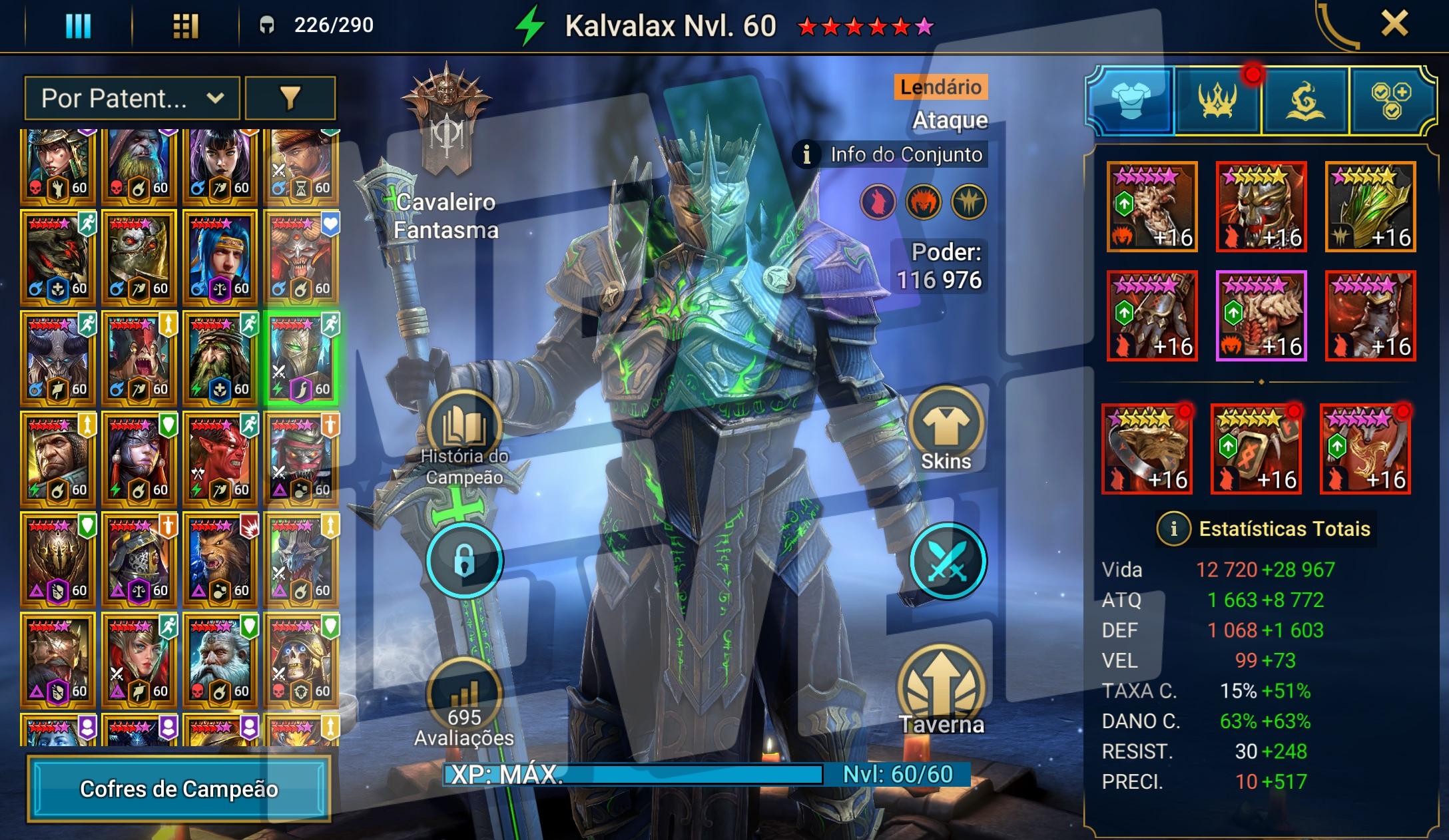Open the dragon emblem tab
This screenshot has height=840, width=1449.
(x=1304, y=101)
